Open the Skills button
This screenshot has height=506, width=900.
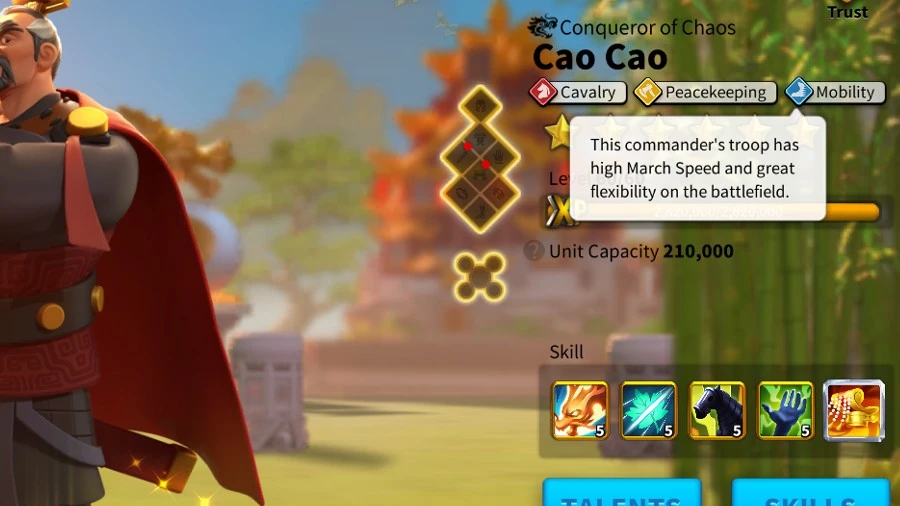(x=810, y=494)
